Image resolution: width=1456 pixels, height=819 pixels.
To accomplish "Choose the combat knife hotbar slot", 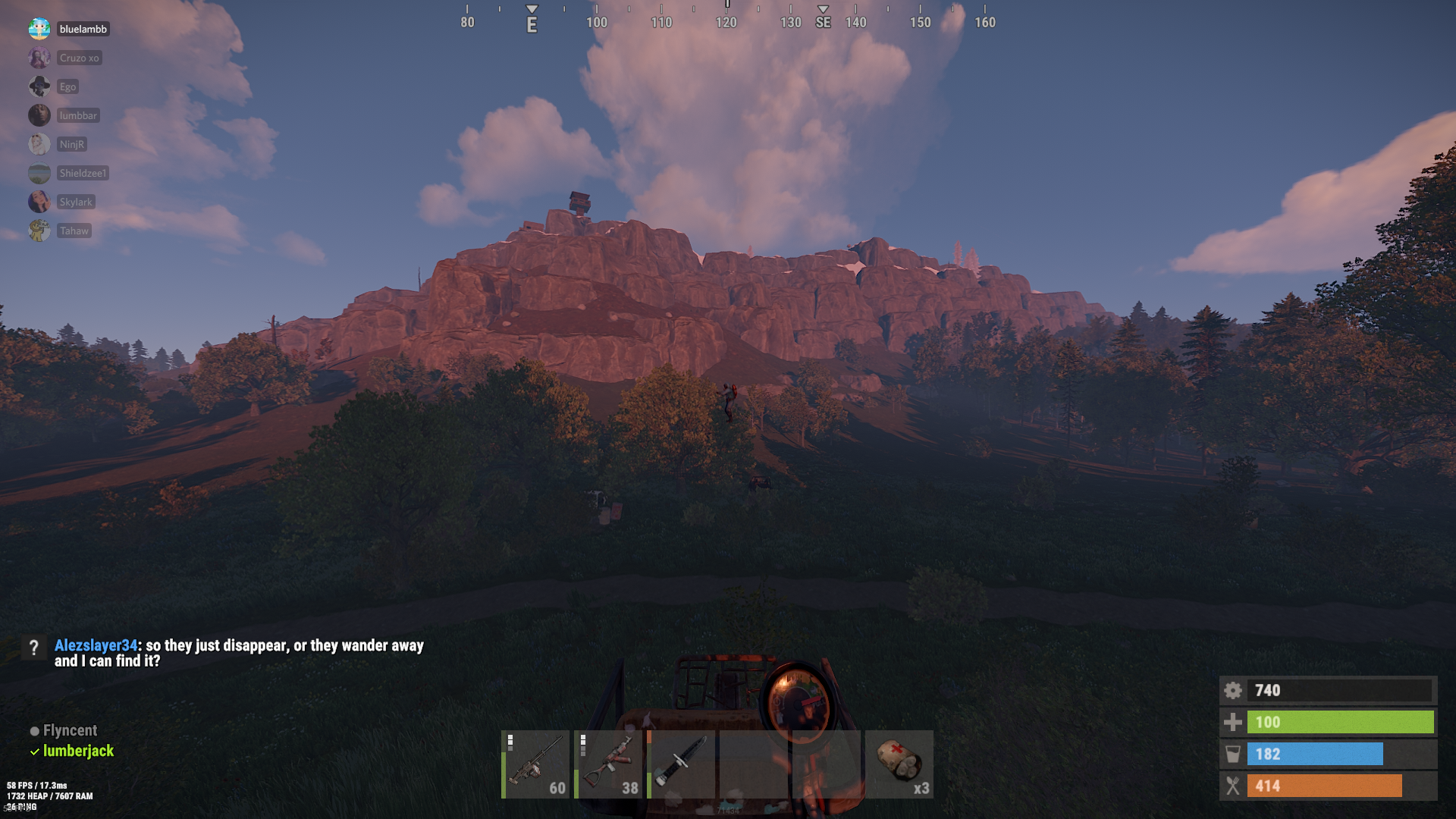I will [681, 764].
